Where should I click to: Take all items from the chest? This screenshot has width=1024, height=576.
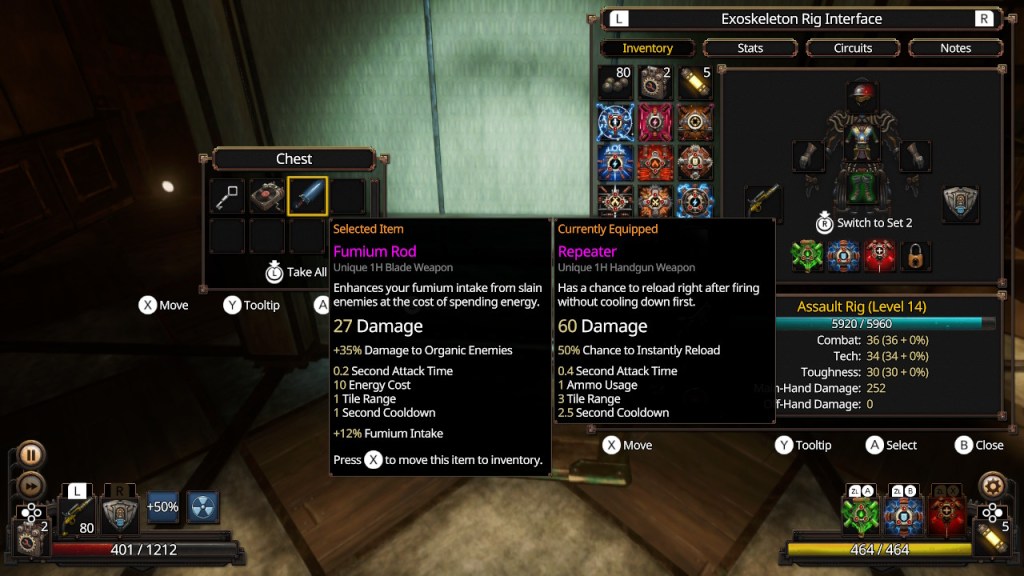click(x=296, y=271)
